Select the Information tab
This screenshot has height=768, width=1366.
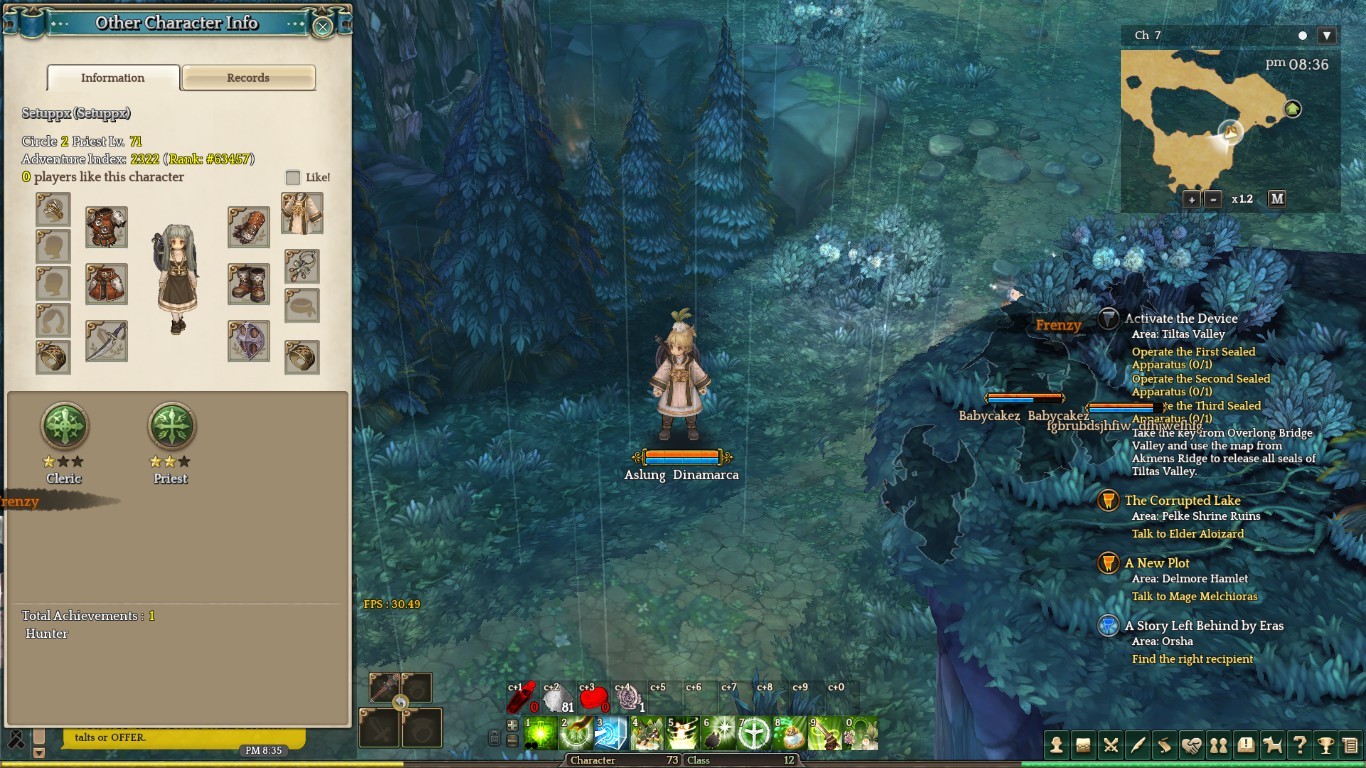[113, 78]
